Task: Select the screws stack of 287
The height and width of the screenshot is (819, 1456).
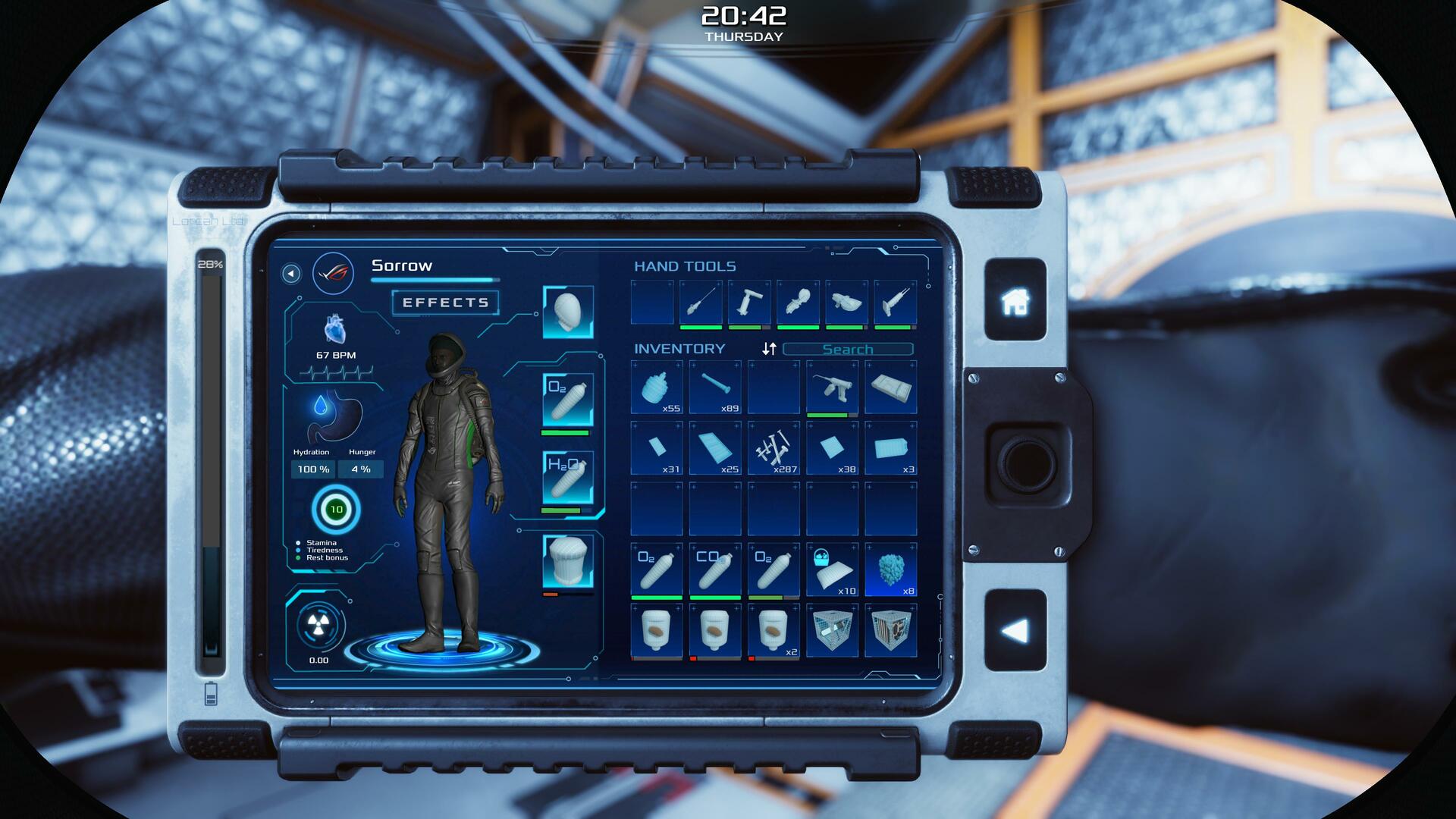Action: pyautogui.click(x=773, y=448)
